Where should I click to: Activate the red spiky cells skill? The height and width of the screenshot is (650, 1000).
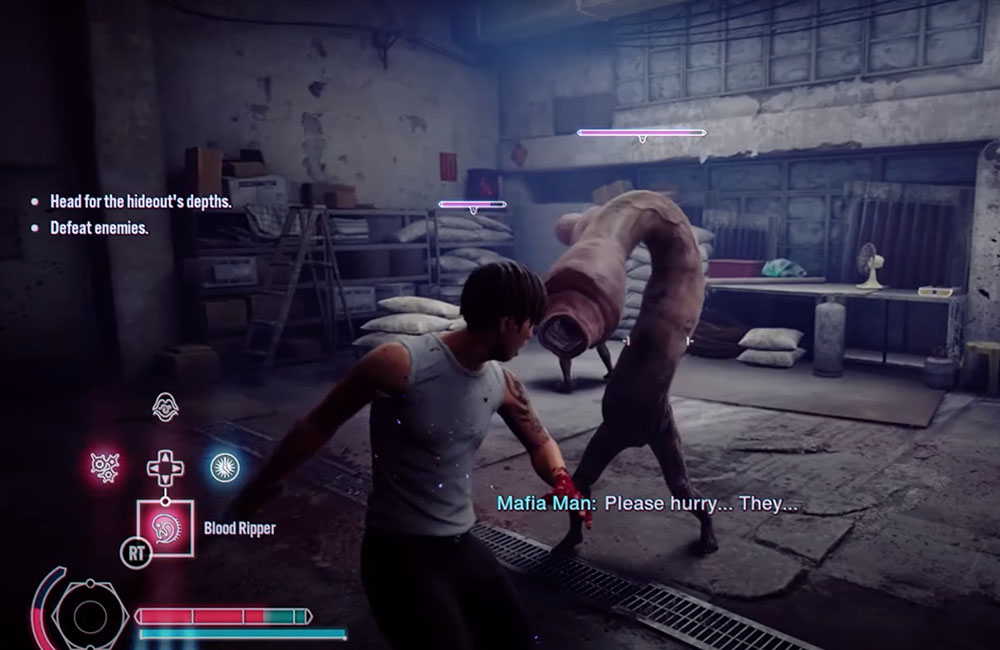point(106,467)
